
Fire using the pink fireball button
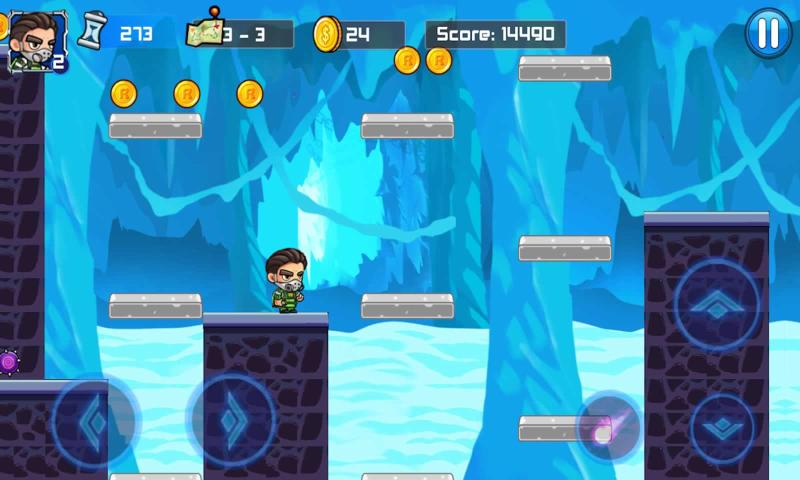(x=609, y=427)
